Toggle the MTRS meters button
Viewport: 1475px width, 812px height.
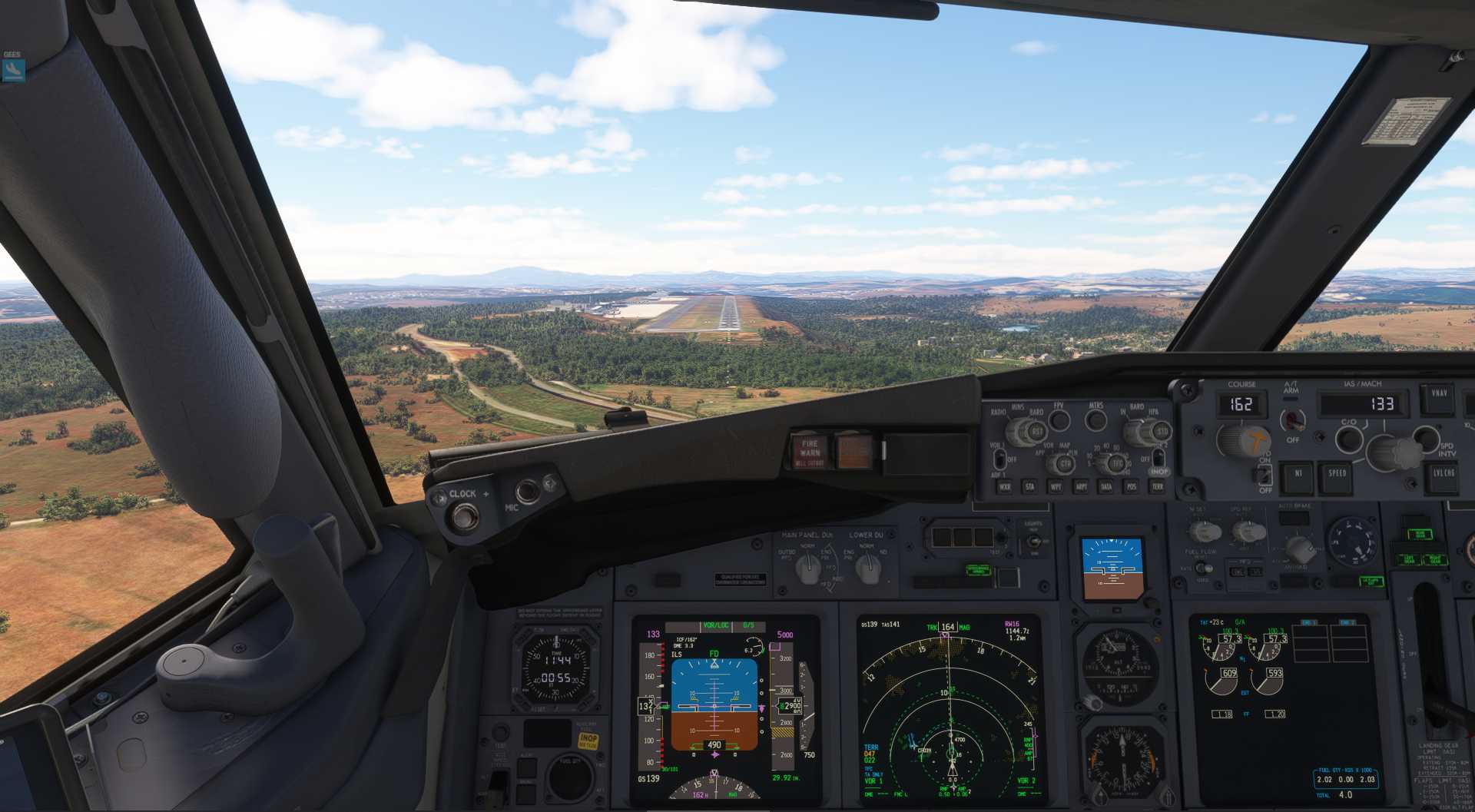coord(1095,420)
